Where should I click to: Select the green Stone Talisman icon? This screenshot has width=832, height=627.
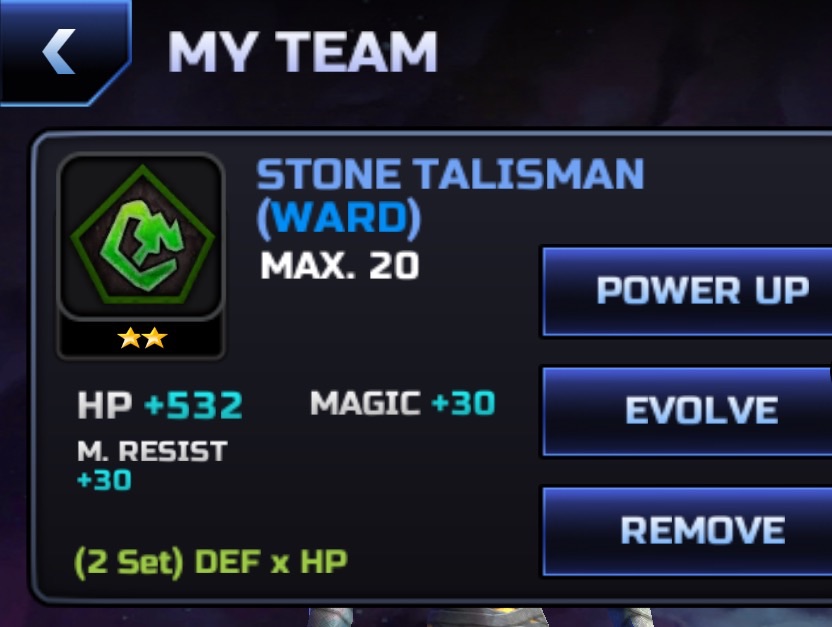[141, 238]
